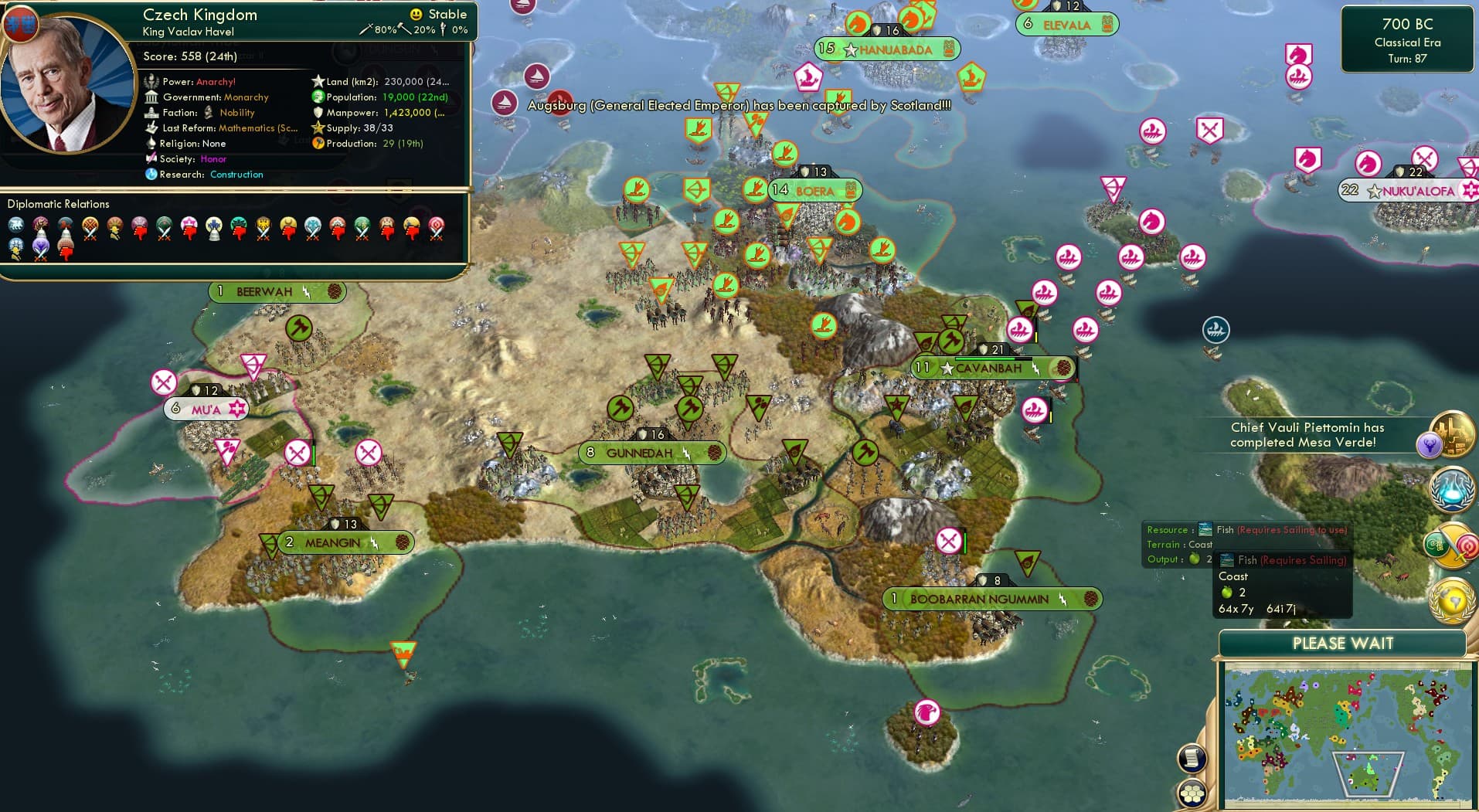Open the blue flask research notification

coord(1451,490)
